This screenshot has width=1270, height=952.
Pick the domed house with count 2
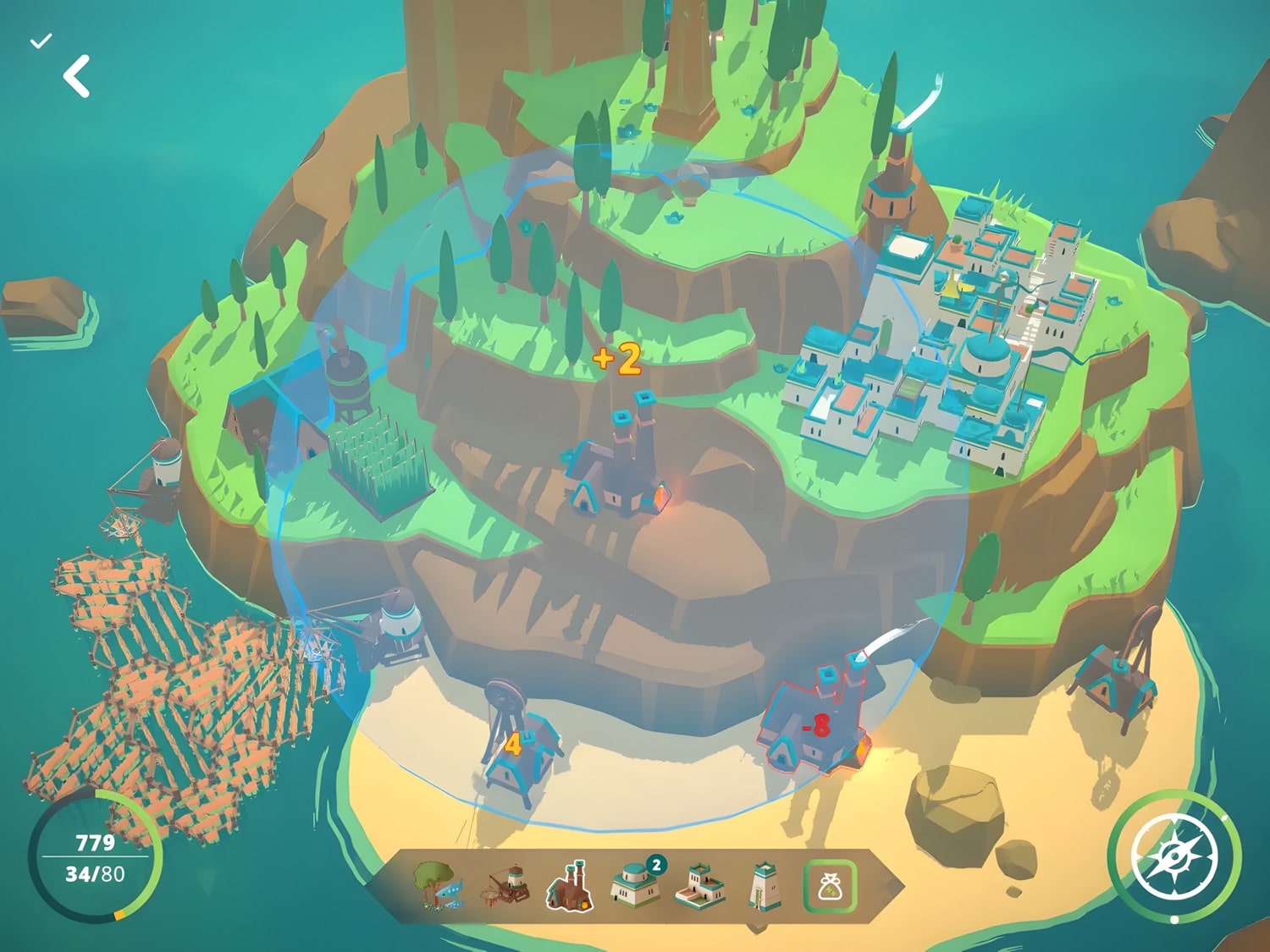click(x=634, y=886)
